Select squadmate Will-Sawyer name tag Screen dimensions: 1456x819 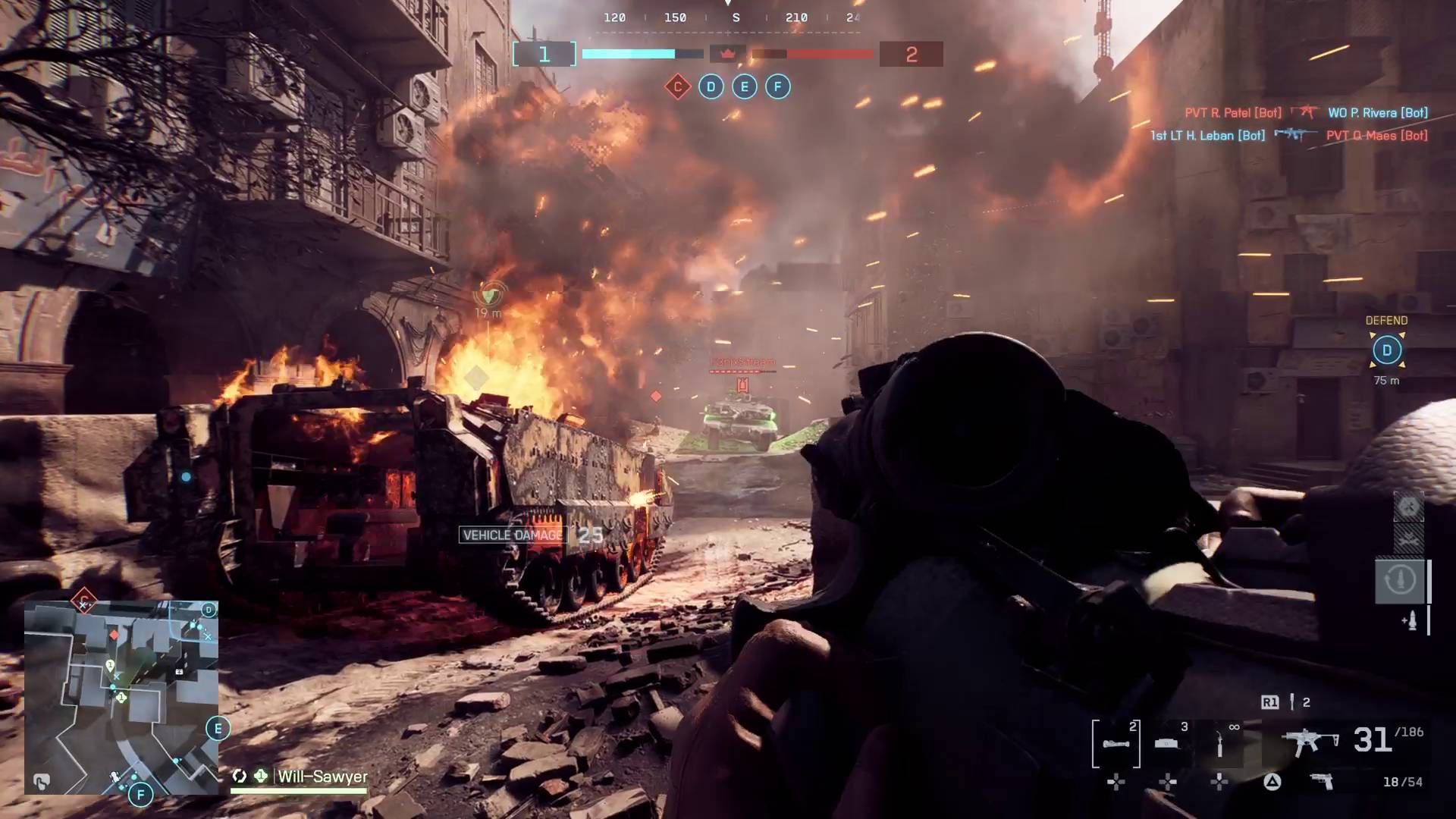(322, 777)
